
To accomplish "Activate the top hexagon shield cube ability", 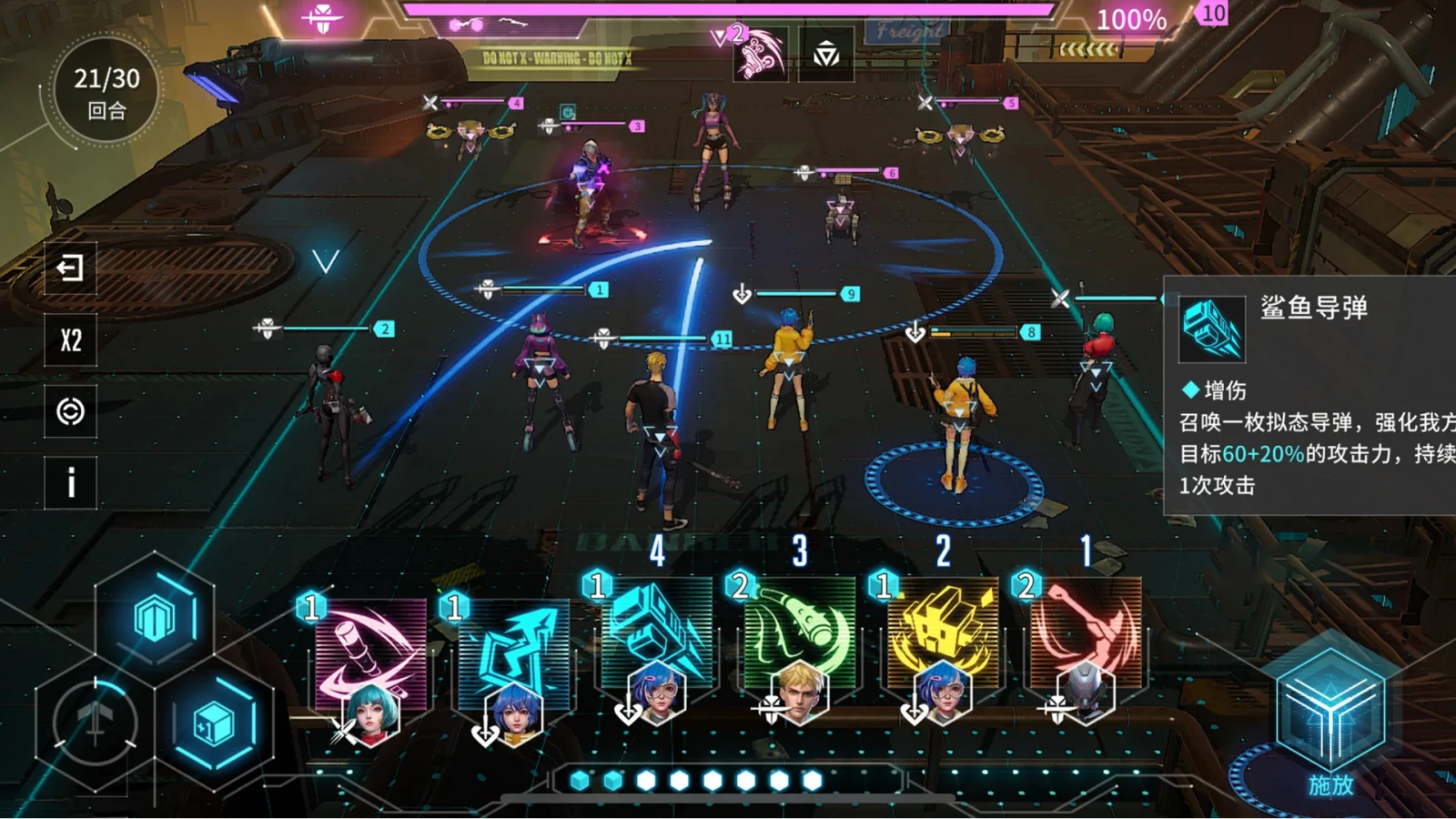I will point(155,619).
